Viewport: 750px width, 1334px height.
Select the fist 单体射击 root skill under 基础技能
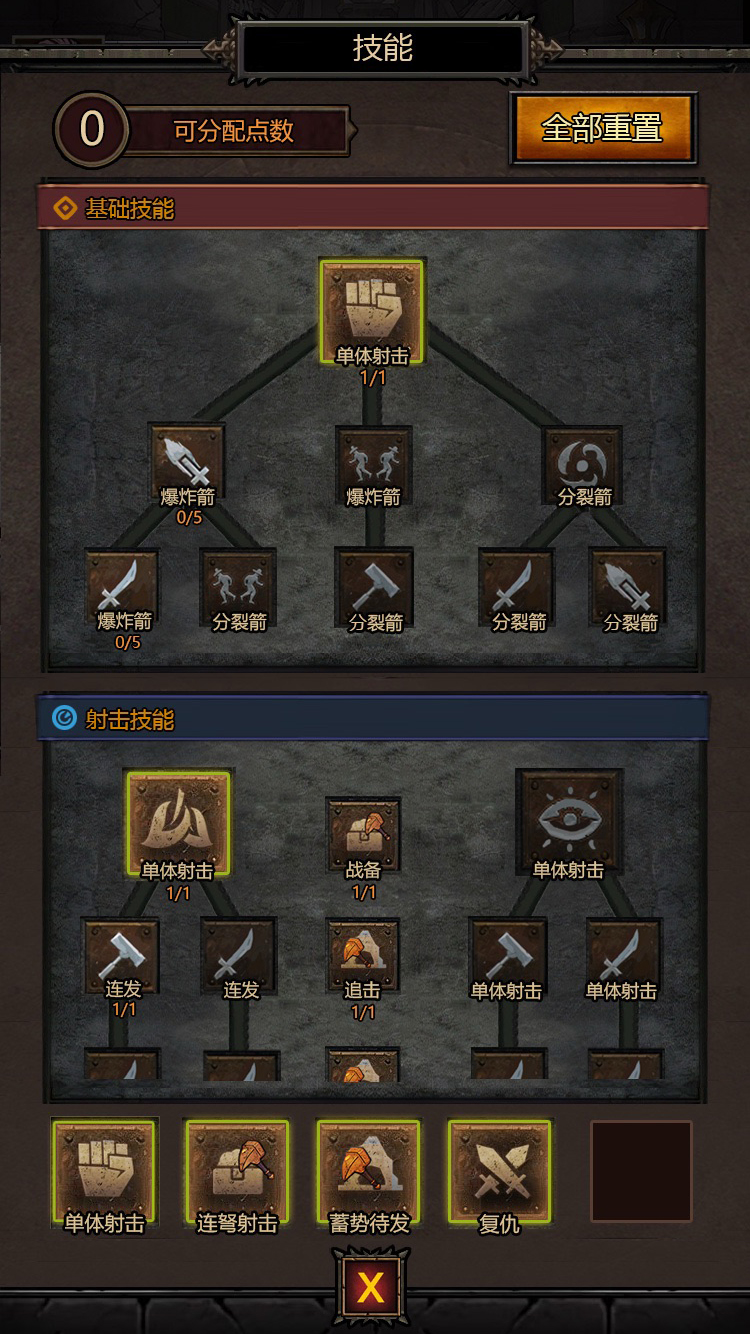(371, 311)
